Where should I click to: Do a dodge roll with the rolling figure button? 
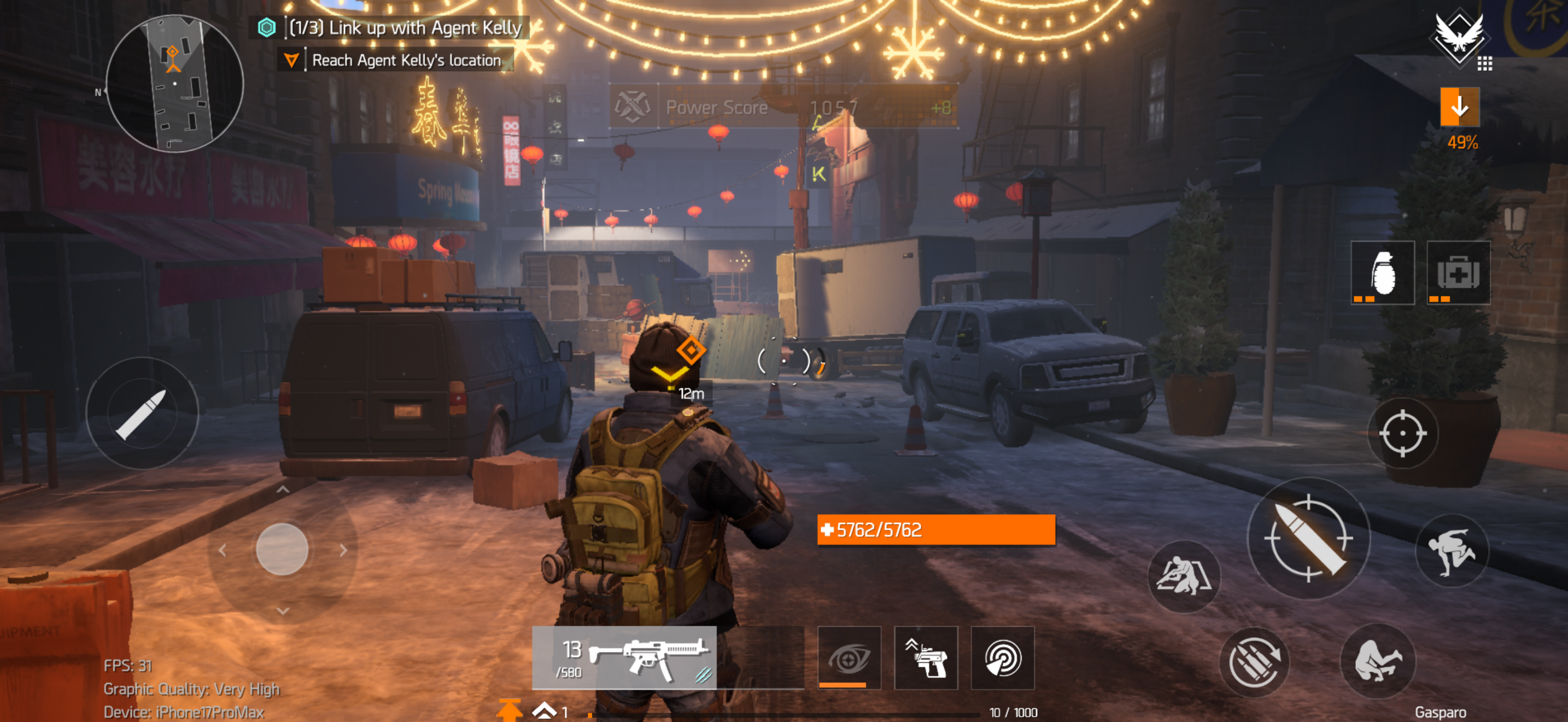tap(1378, 661)
